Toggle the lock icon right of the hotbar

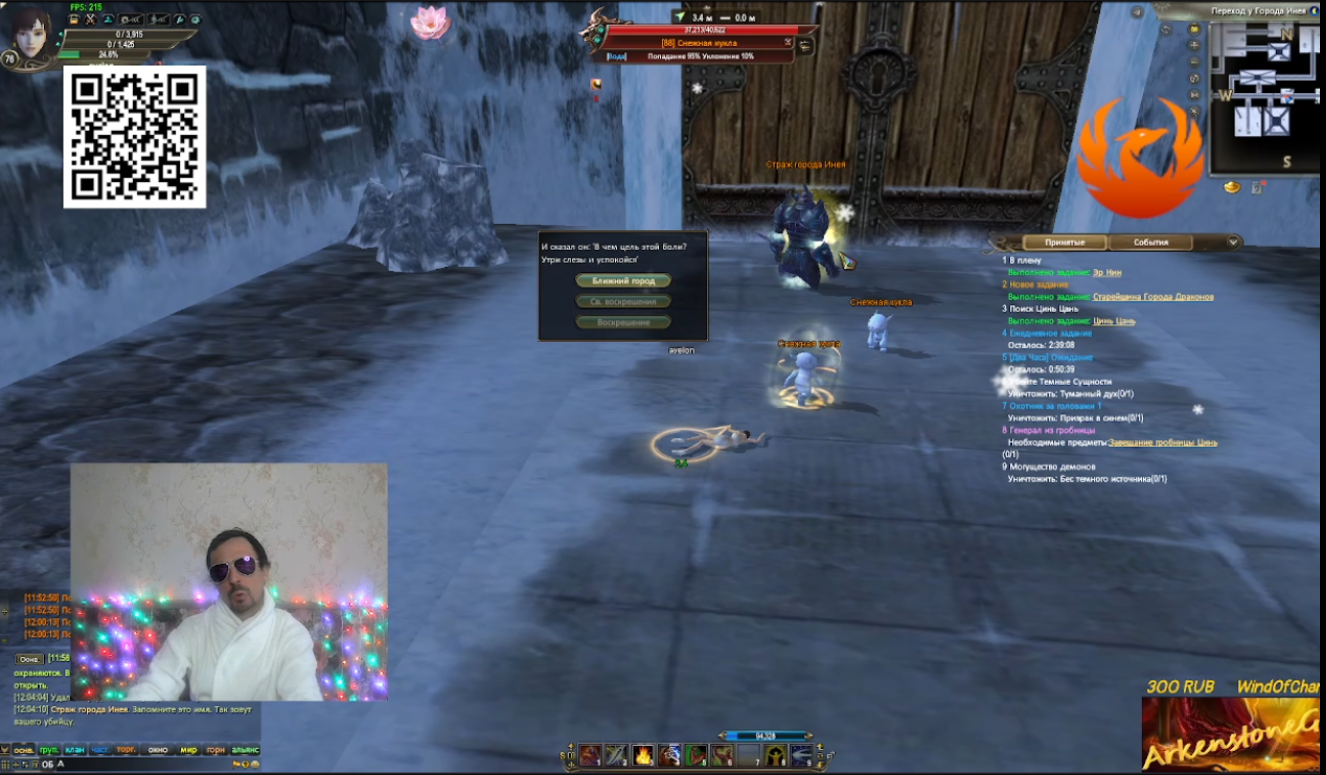(x=820, y=756)
